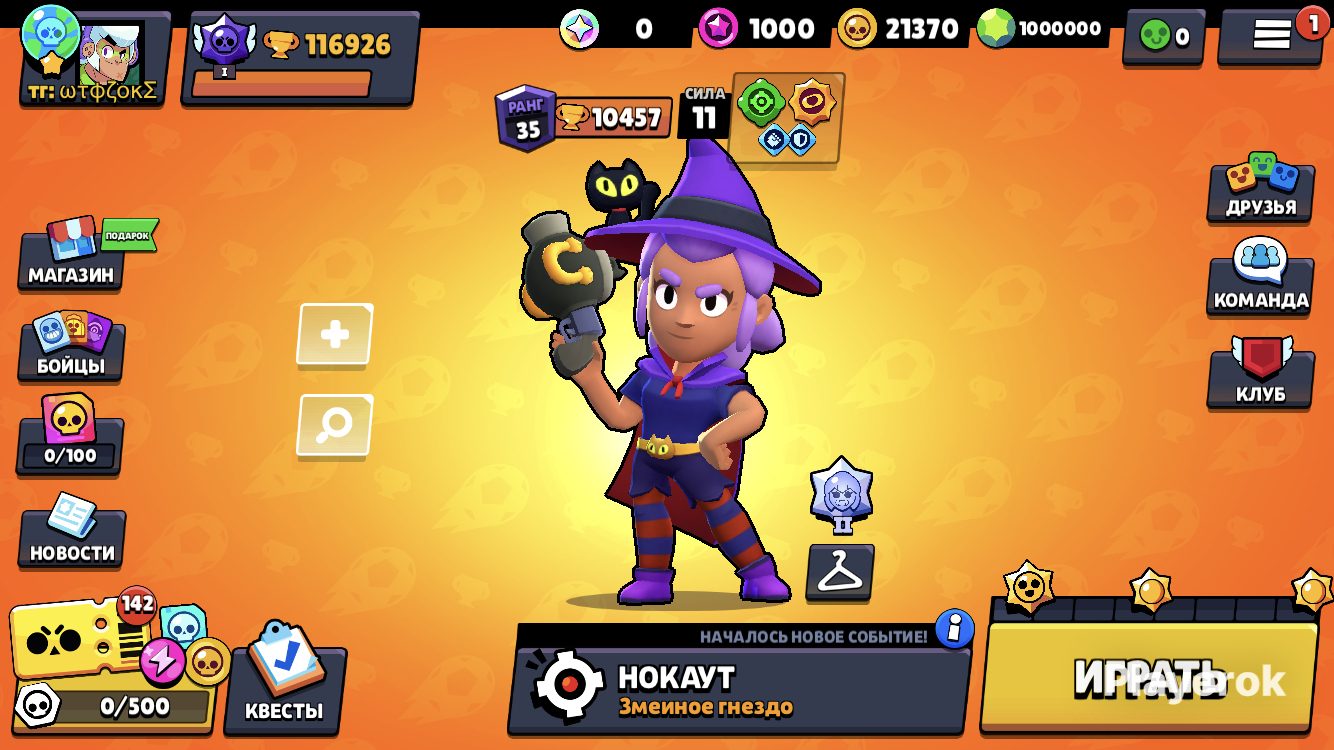Open the player profile avatar
Screen dimensions: 1334x750
click(x=95, y=57)
